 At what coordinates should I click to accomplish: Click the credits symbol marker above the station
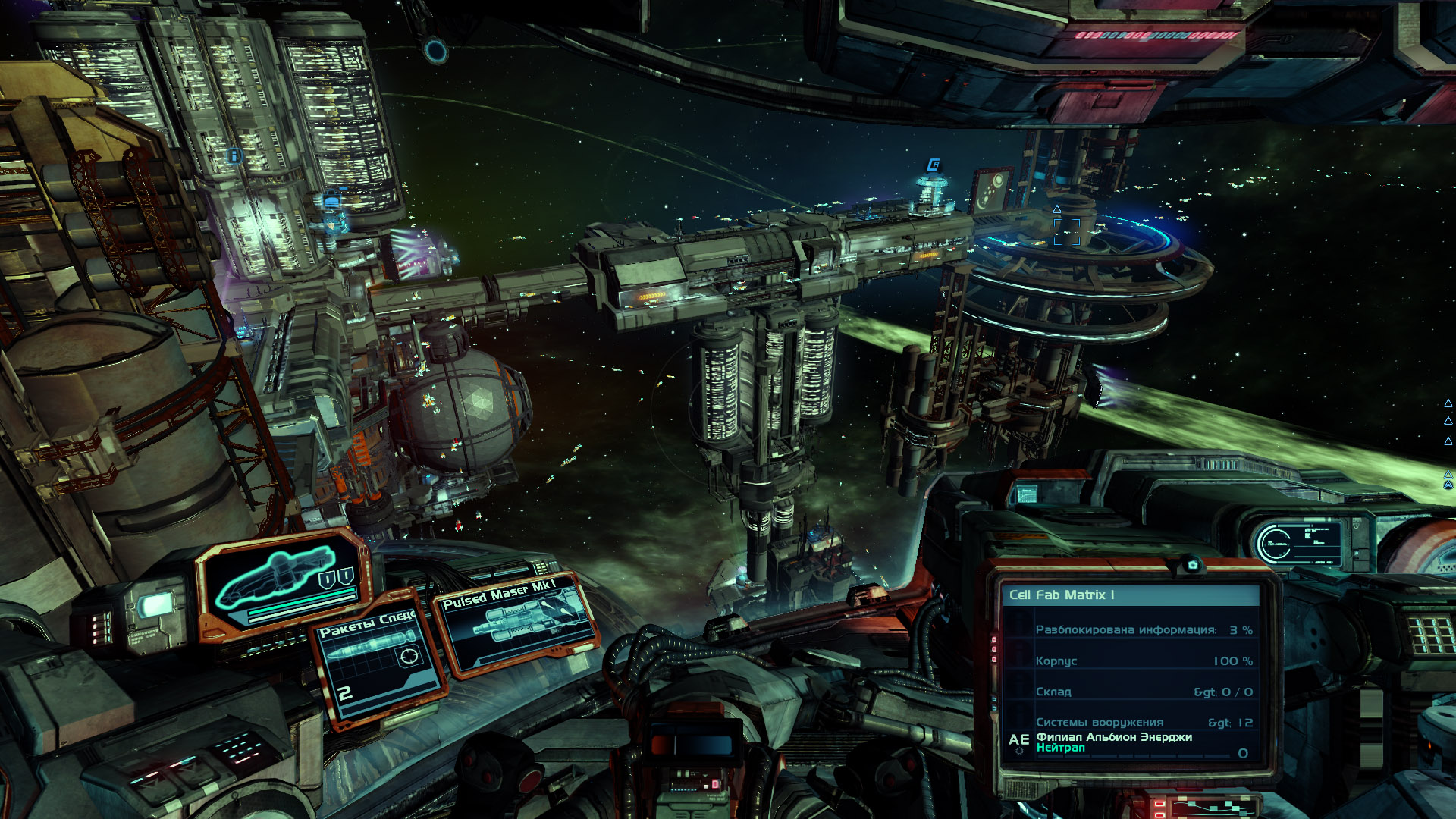pyautogui.click(x=934, y=165)
